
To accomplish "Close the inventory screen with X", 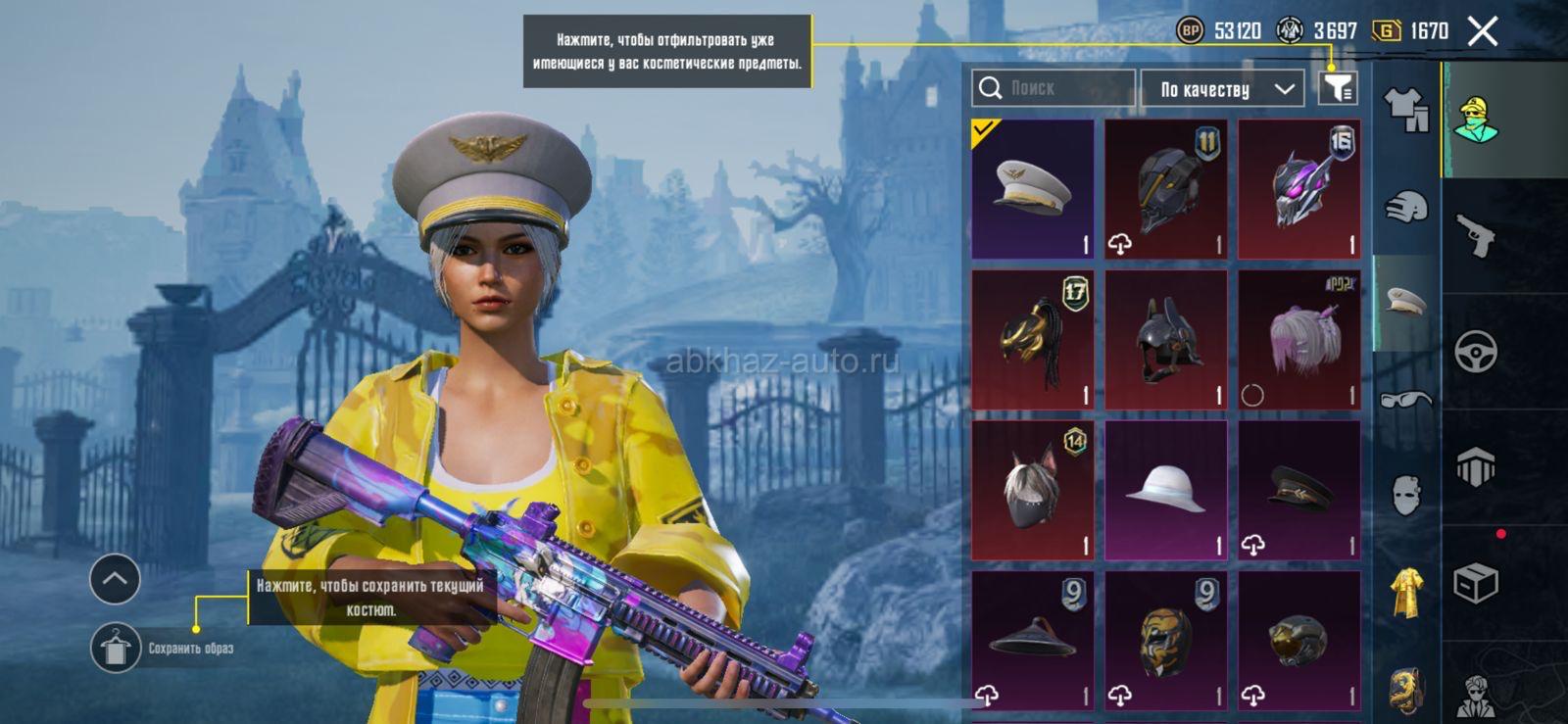I will 1483,31.
